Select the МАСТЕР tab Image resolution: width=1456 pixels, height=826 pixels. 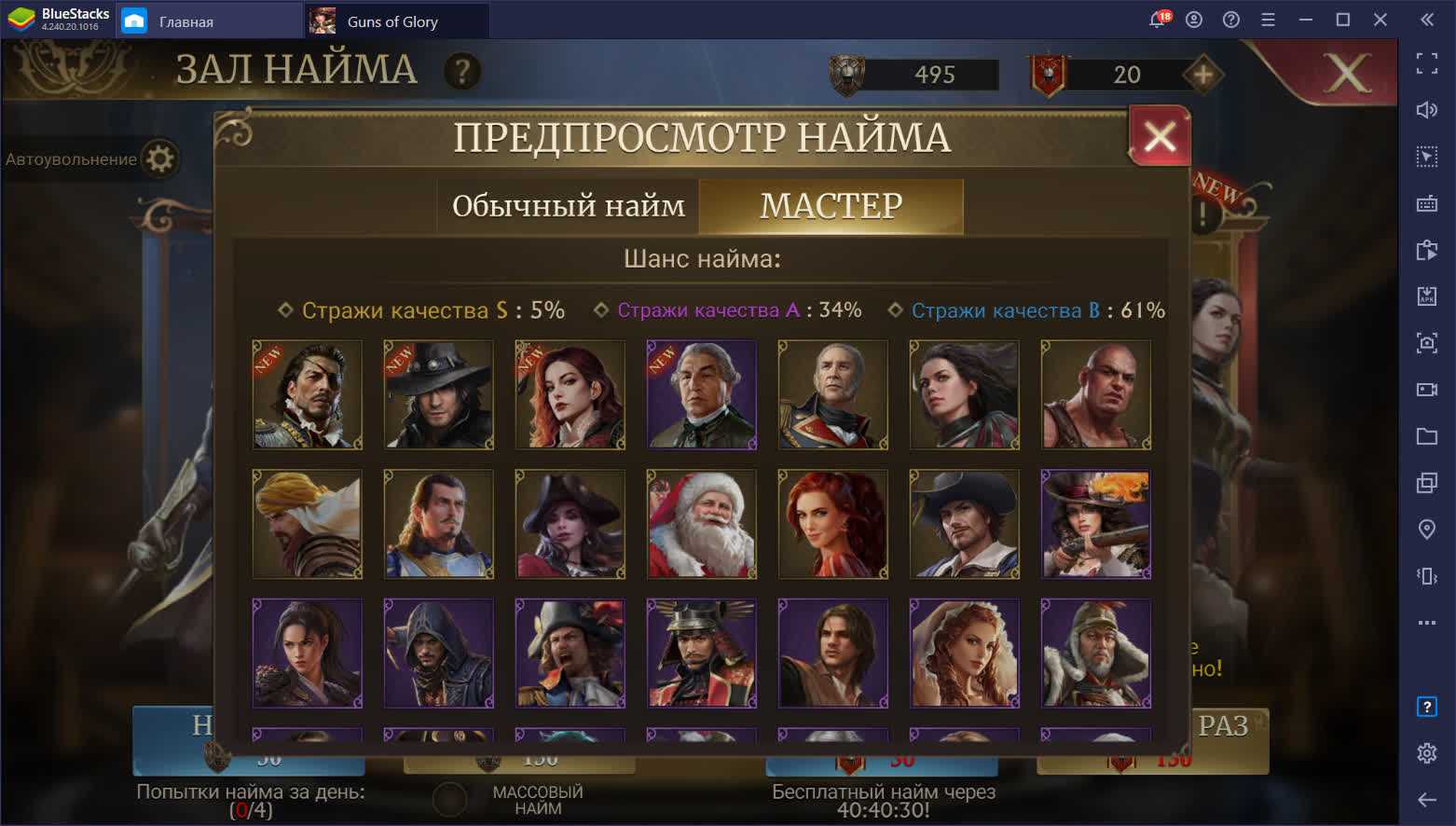(831, 206)
